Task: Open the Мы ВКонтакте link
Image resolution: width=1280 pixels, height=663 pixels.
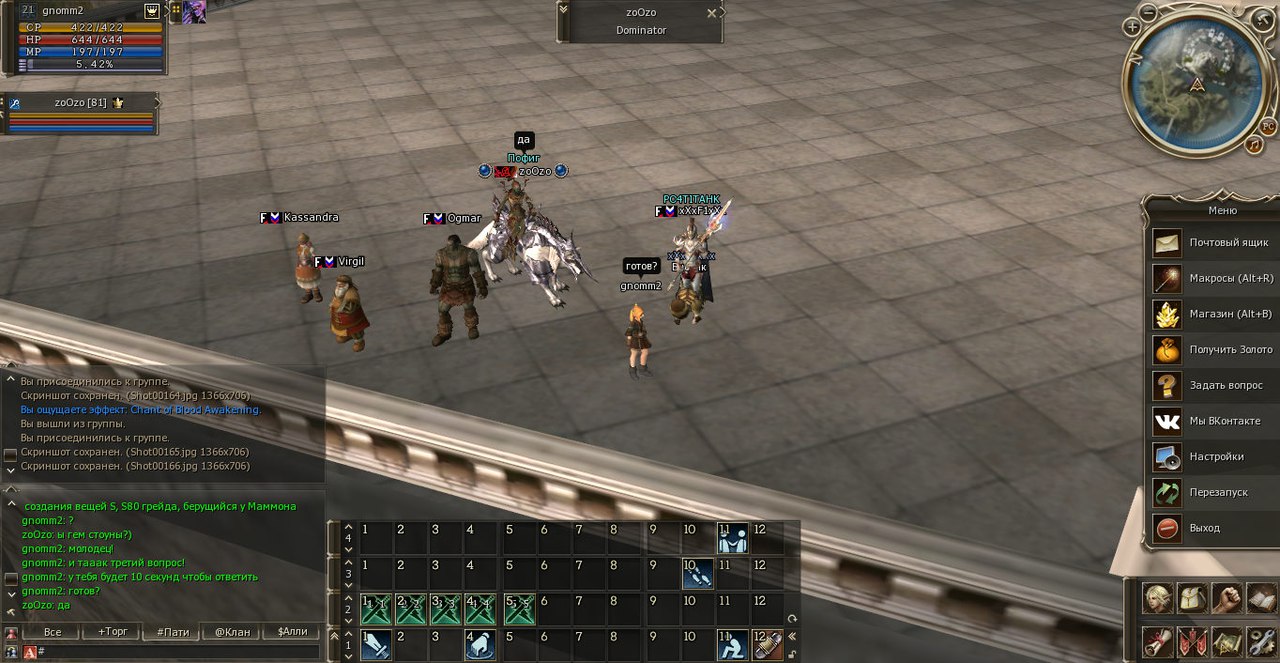Action: click(x=1210, y=421)
